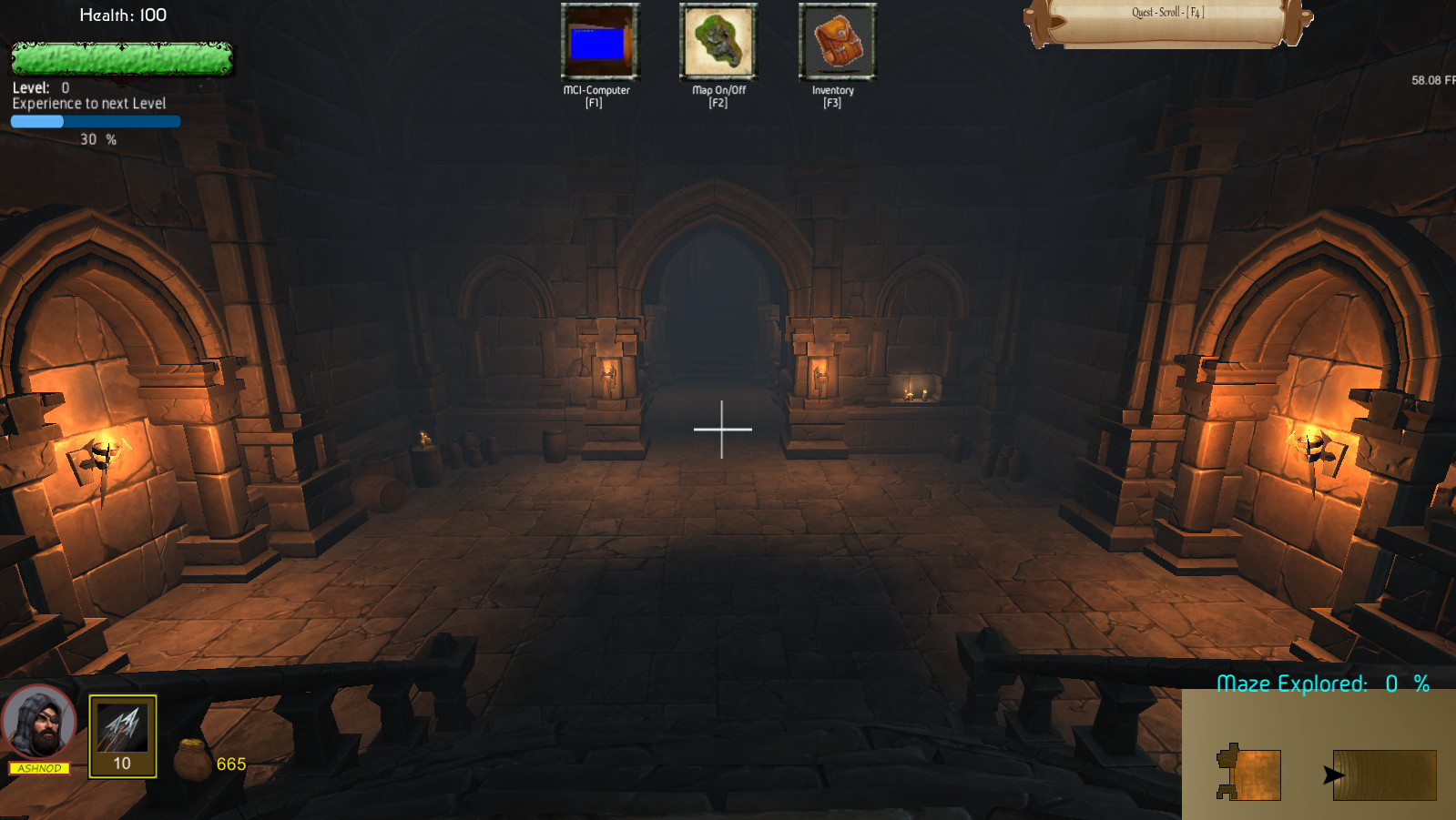Click the FPS counter in the top right
This screenshot has height=820, width=1456.
(1429, 80)
